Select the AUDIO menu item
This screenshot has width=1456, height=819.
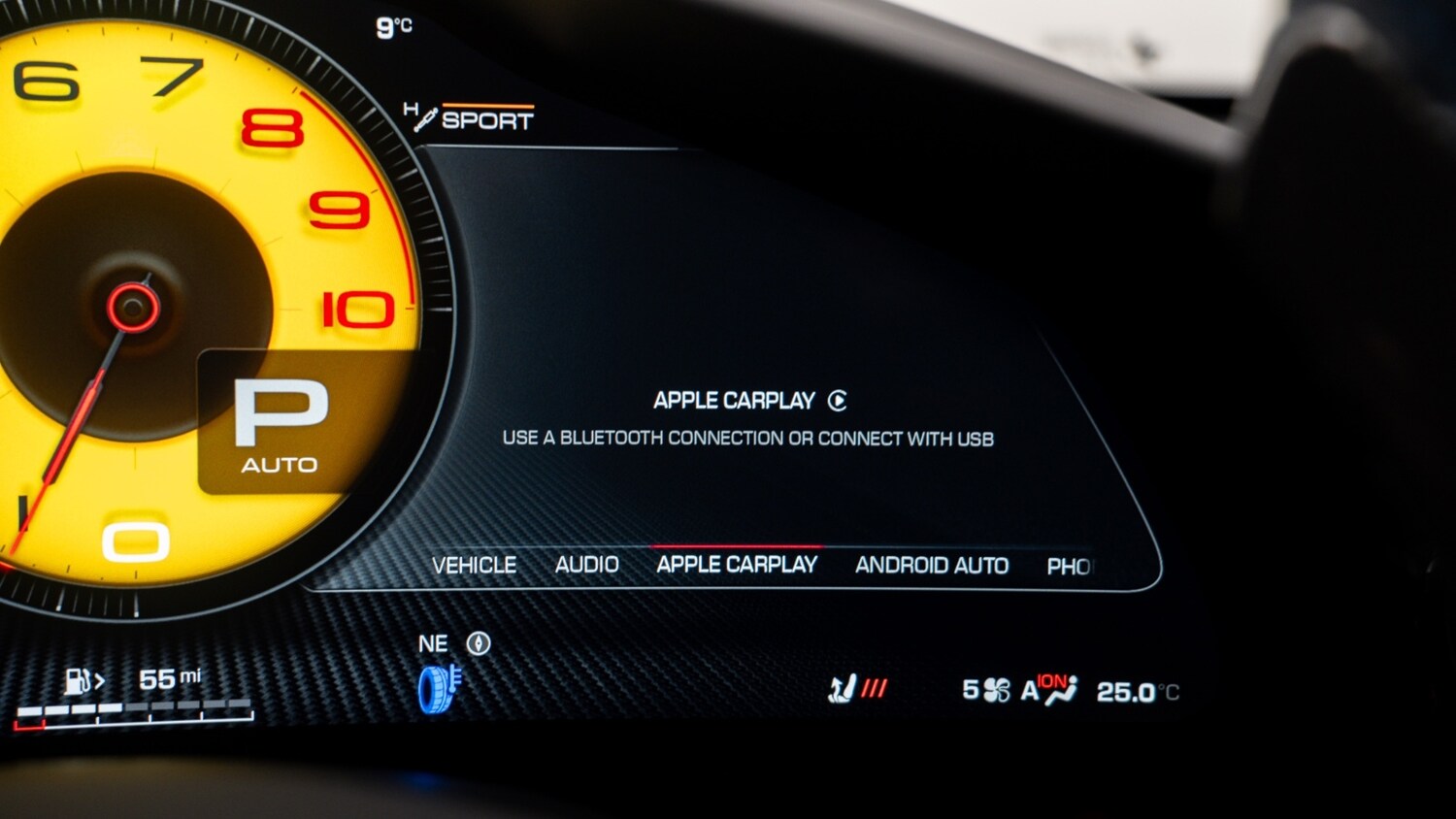(586, 564)
